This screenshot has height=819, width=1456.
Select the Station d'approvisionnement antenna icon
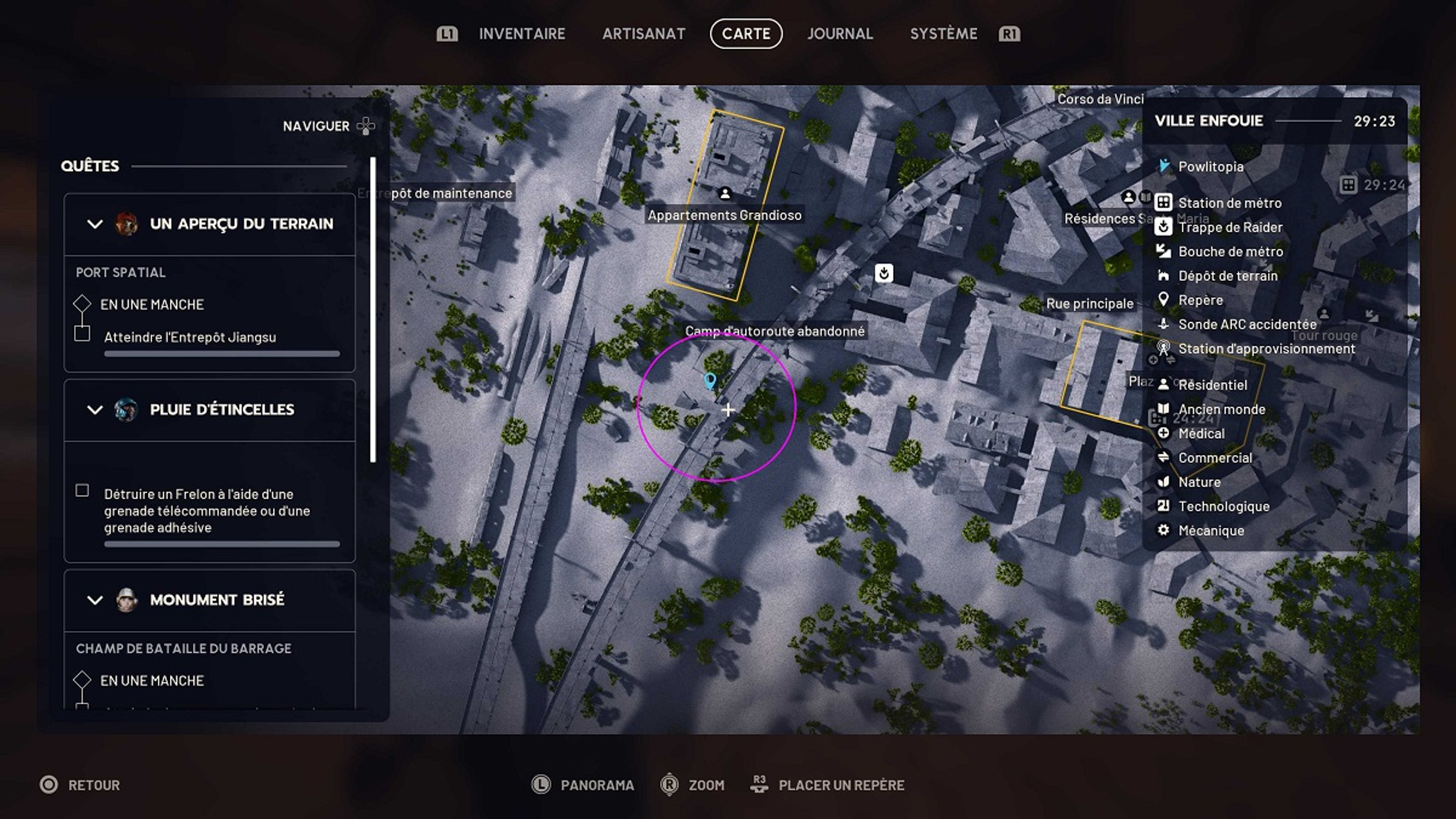click(x=1163, y=348)
